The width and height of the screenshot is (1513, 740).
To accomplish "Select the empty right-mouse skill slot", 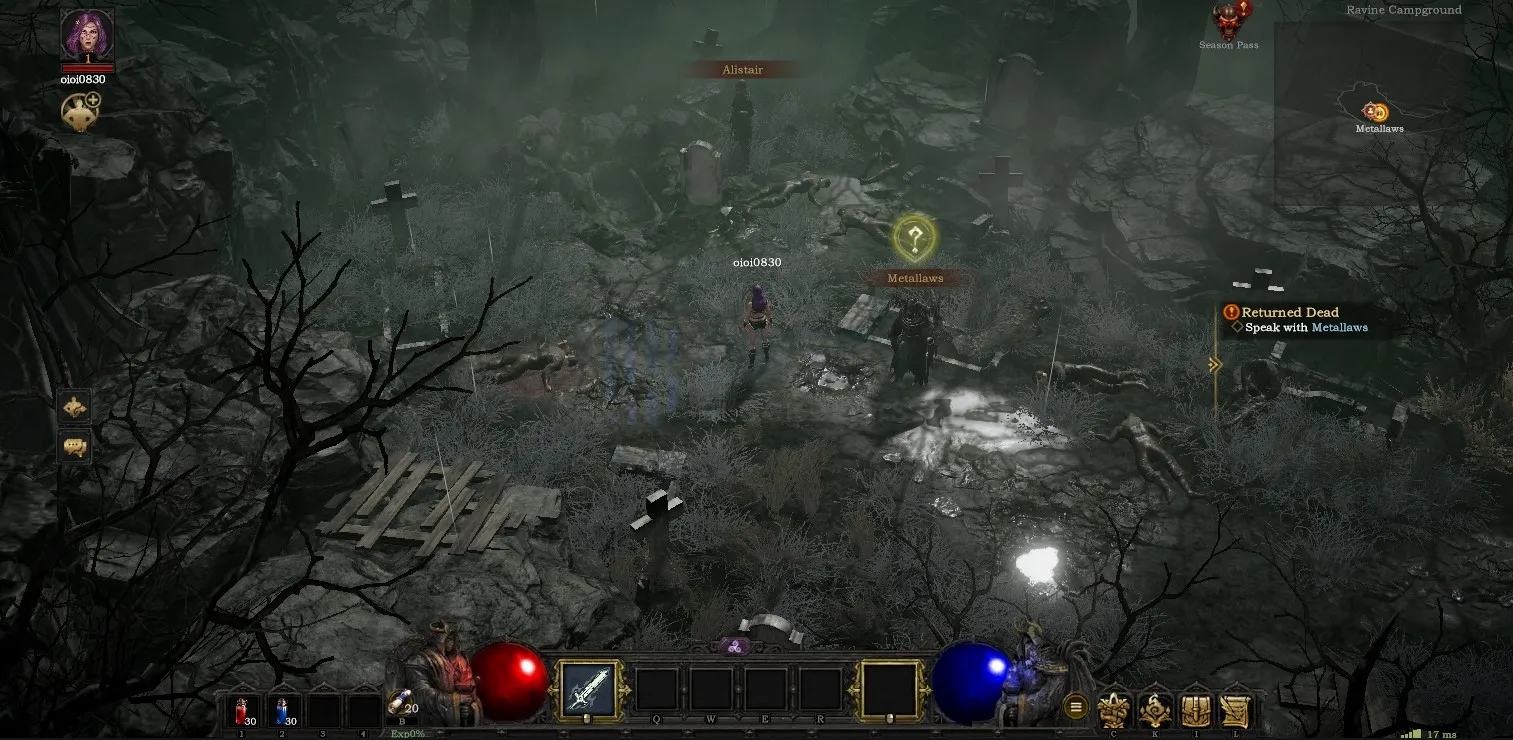I will [889, 688].
